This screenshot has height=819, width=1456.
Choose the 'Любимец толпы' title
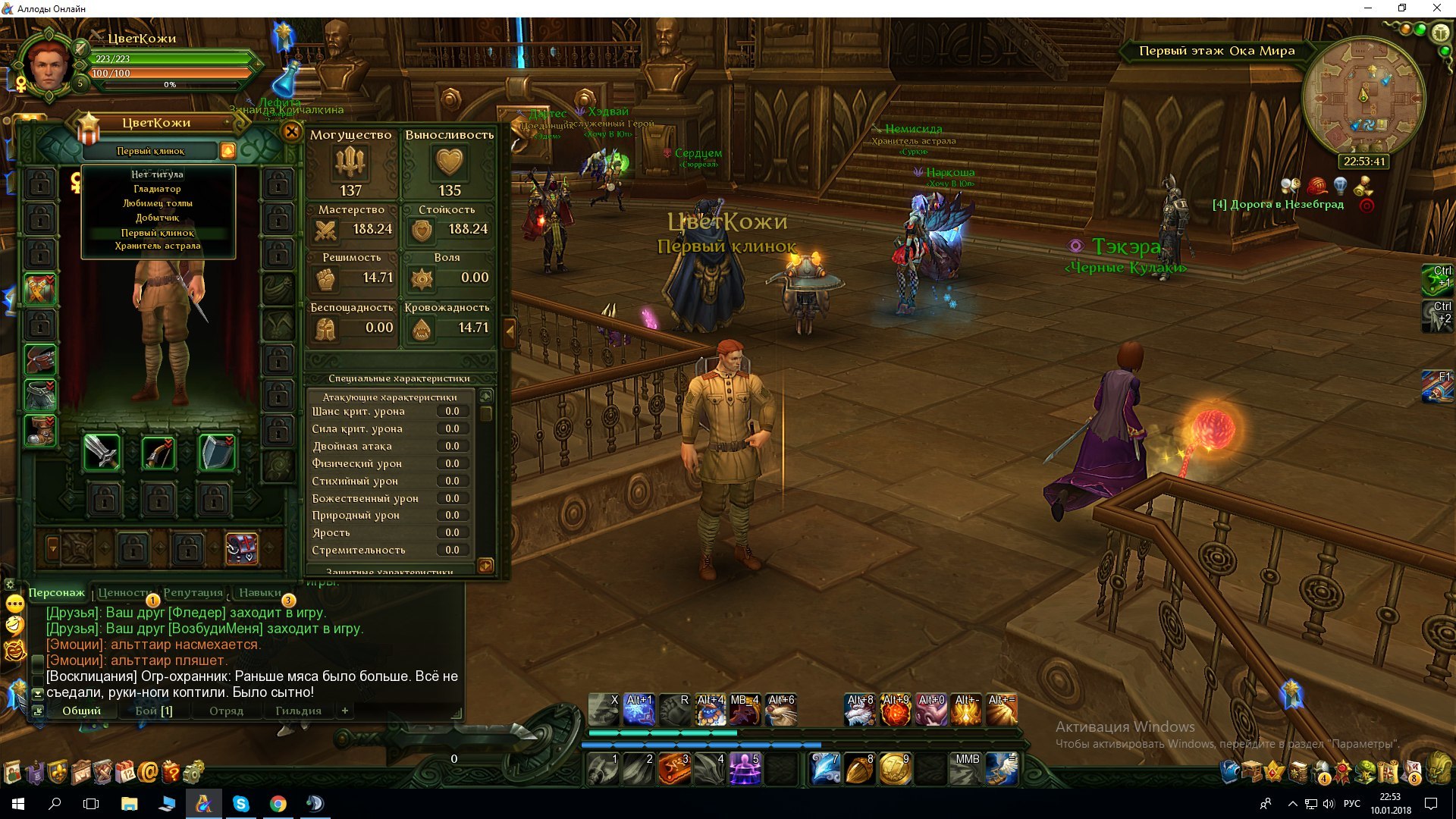coord(157,203)
